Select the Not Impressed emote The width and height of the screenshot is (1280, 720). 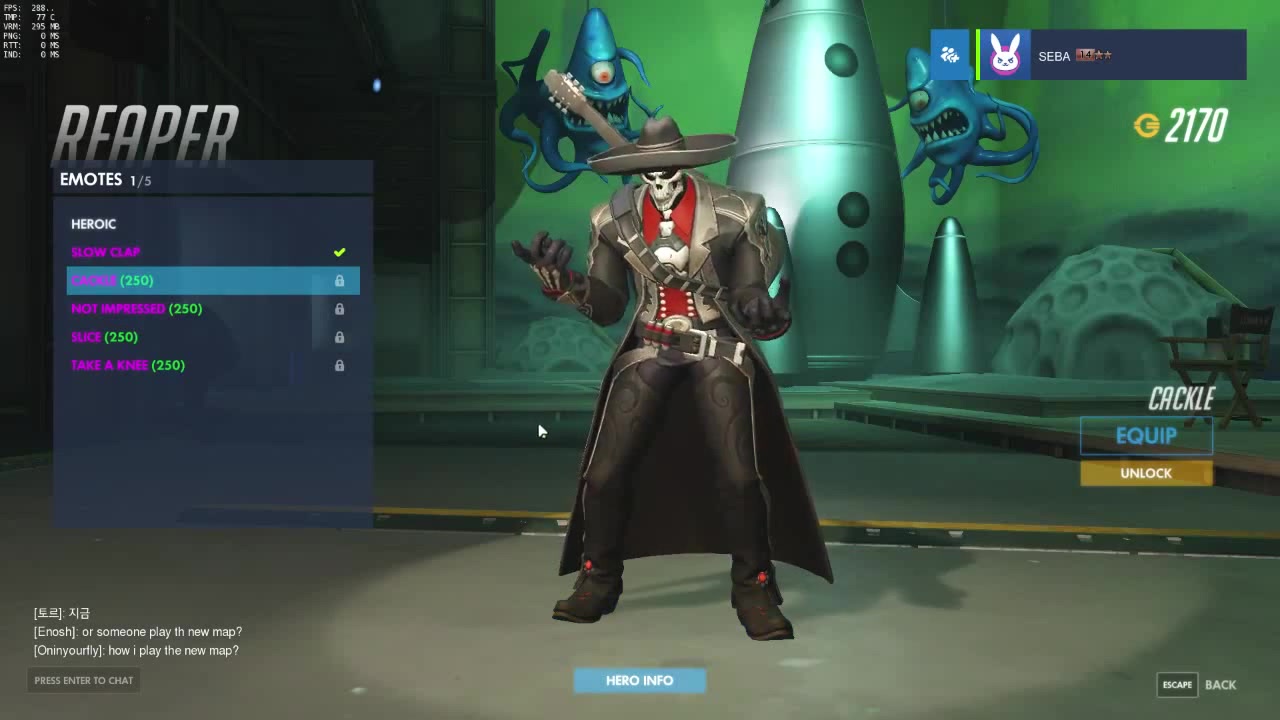[x=136, y=309]
